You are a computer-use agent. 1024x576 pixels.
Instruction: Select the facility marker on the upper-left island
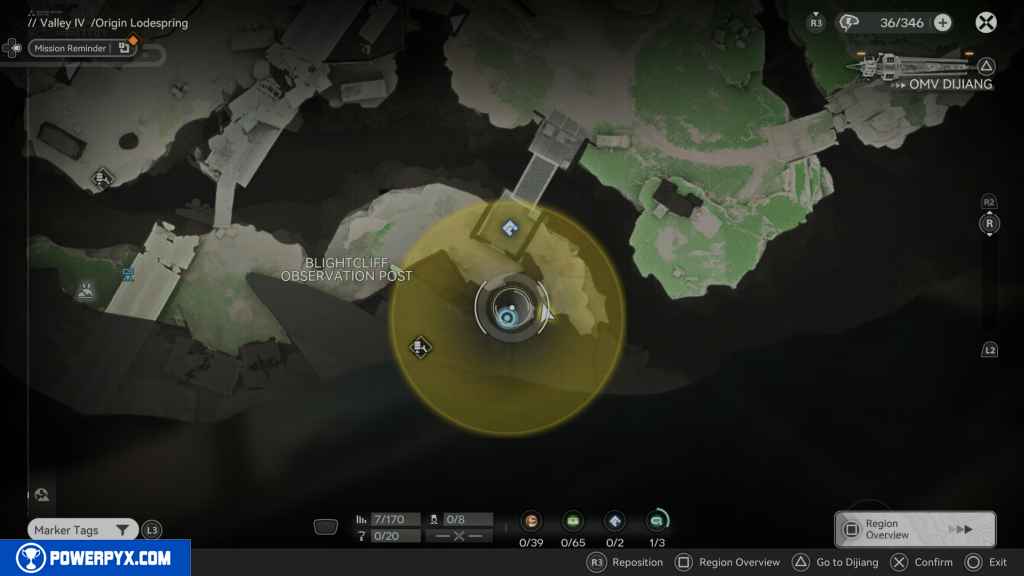click(x=101, y=179)
